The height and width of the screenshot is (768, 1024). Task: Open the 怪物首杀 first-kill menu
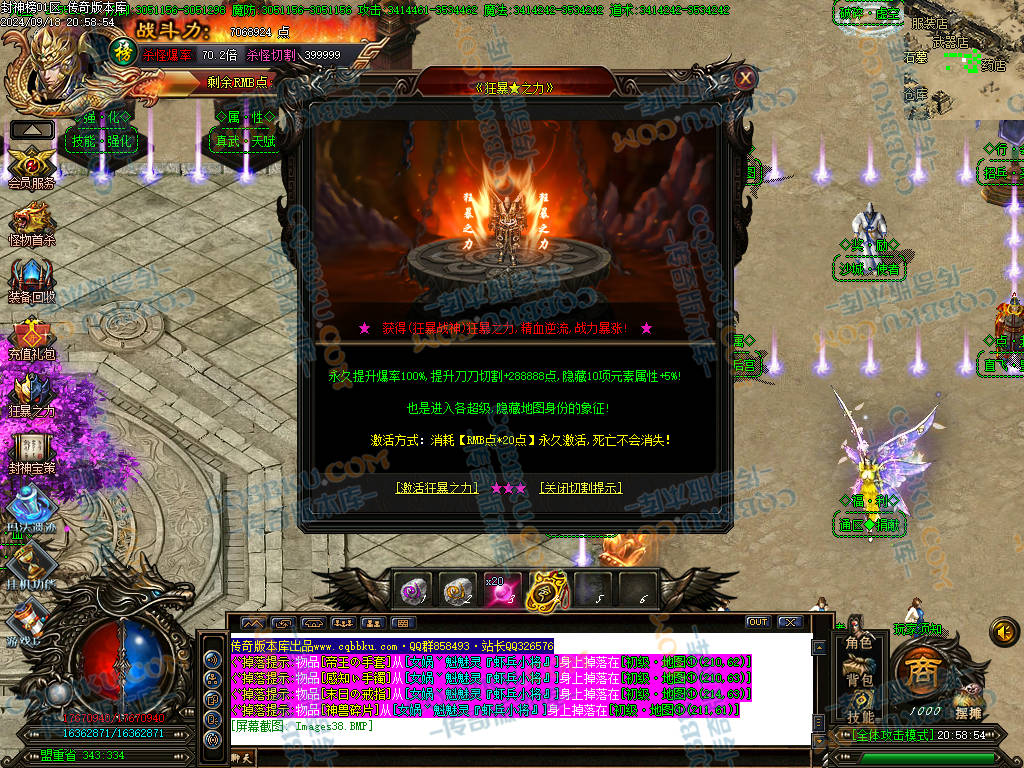pos(32,222)
